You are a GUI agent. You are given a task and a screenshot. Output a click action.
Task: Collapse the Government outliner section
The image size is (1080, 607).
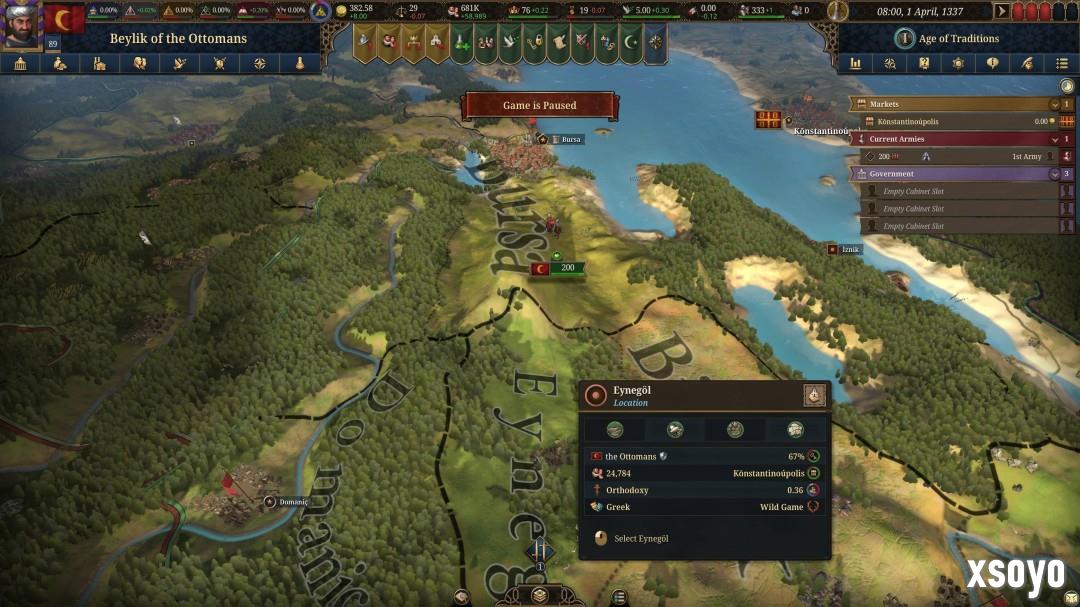pos(1054,174)
